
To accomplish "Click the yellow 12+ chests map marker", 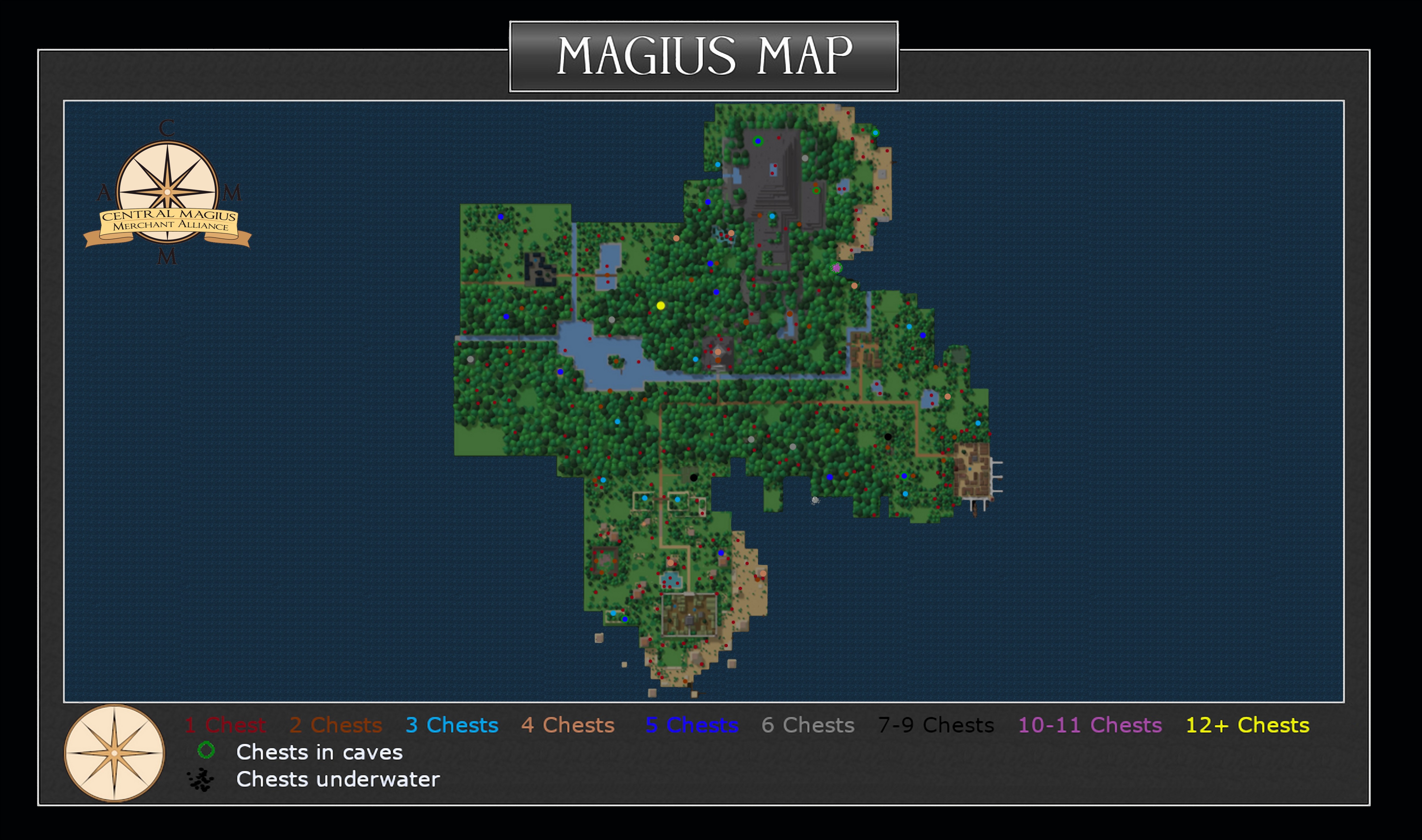I will 660,306.
